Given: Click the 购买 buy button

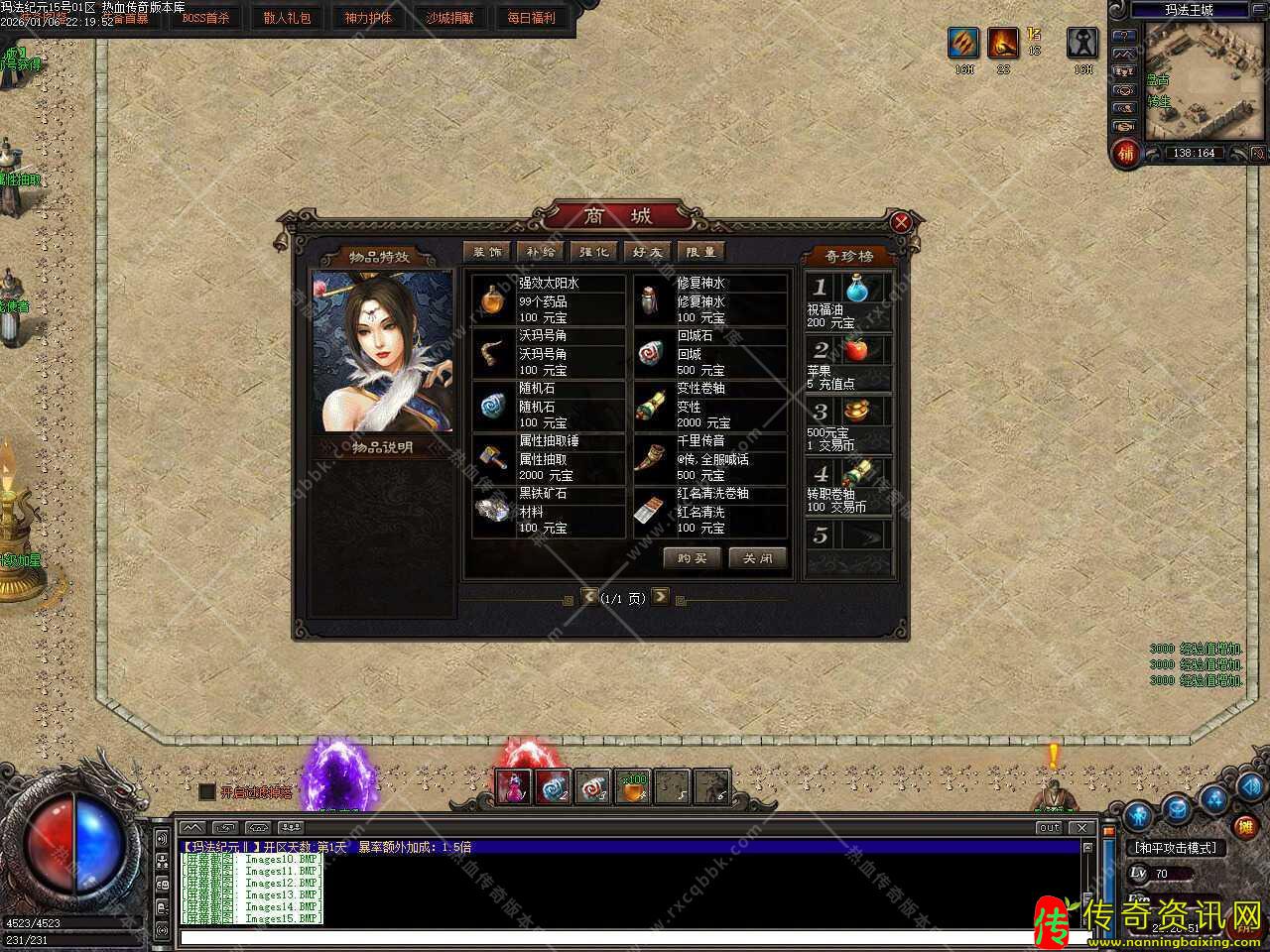Looking at the screenshot, I should pyautogui.click(x=692, y=558).
